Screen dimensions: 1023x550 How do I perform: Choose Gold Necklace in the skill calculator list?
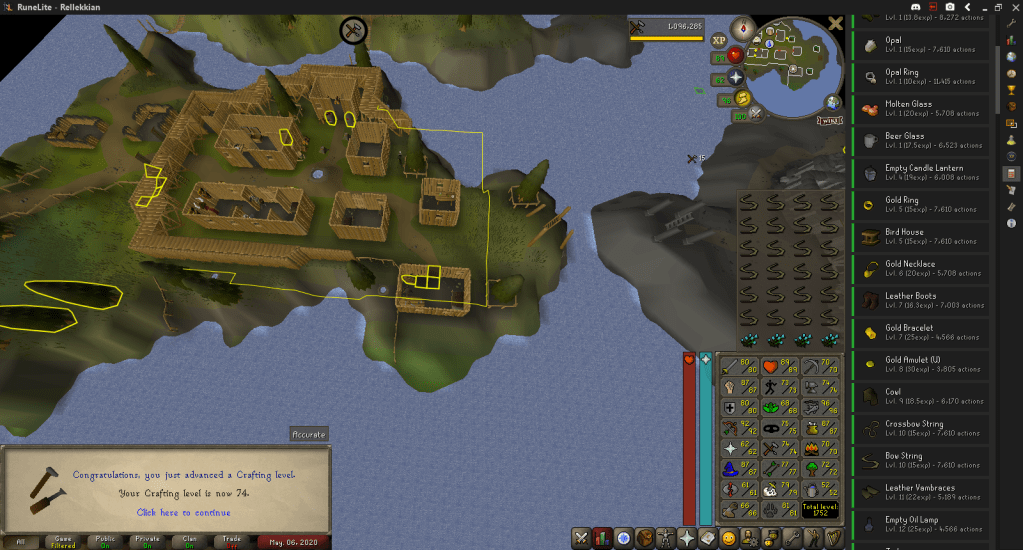[920, 268]
